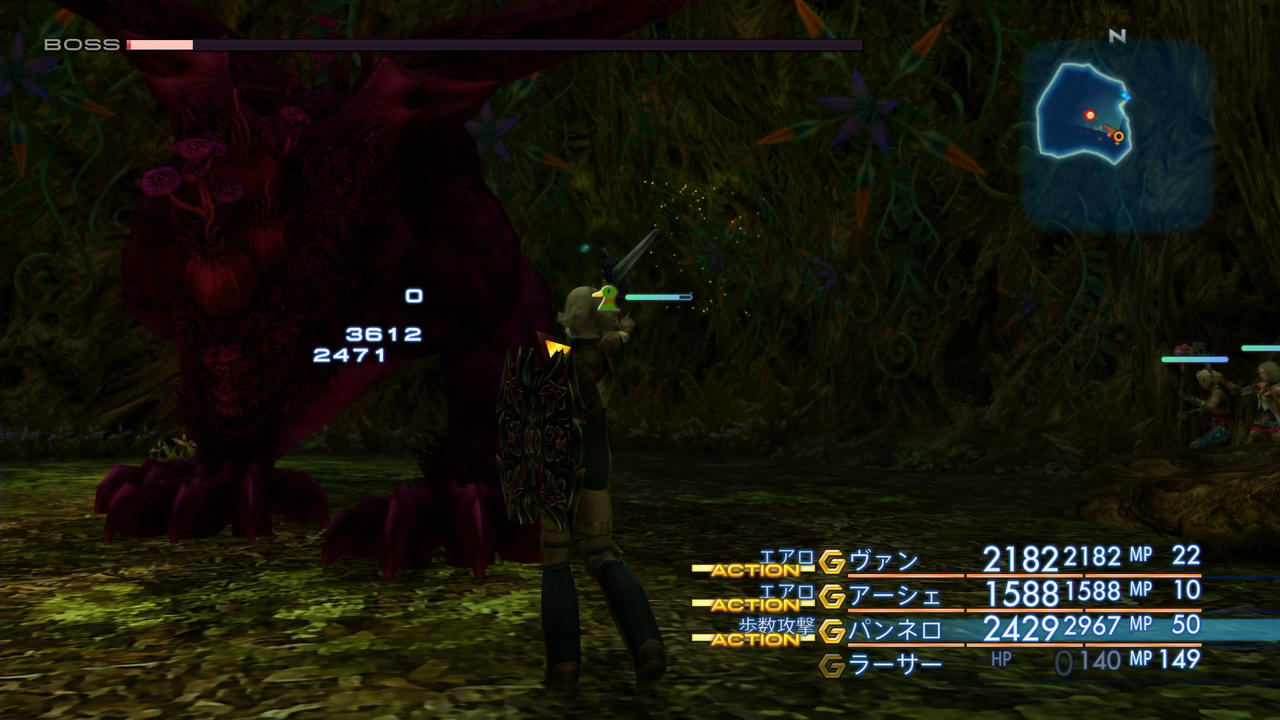Pick guest member ラーサー's row
The image size is (1280, 720).
pyautogui.click(x=895, y=664)
